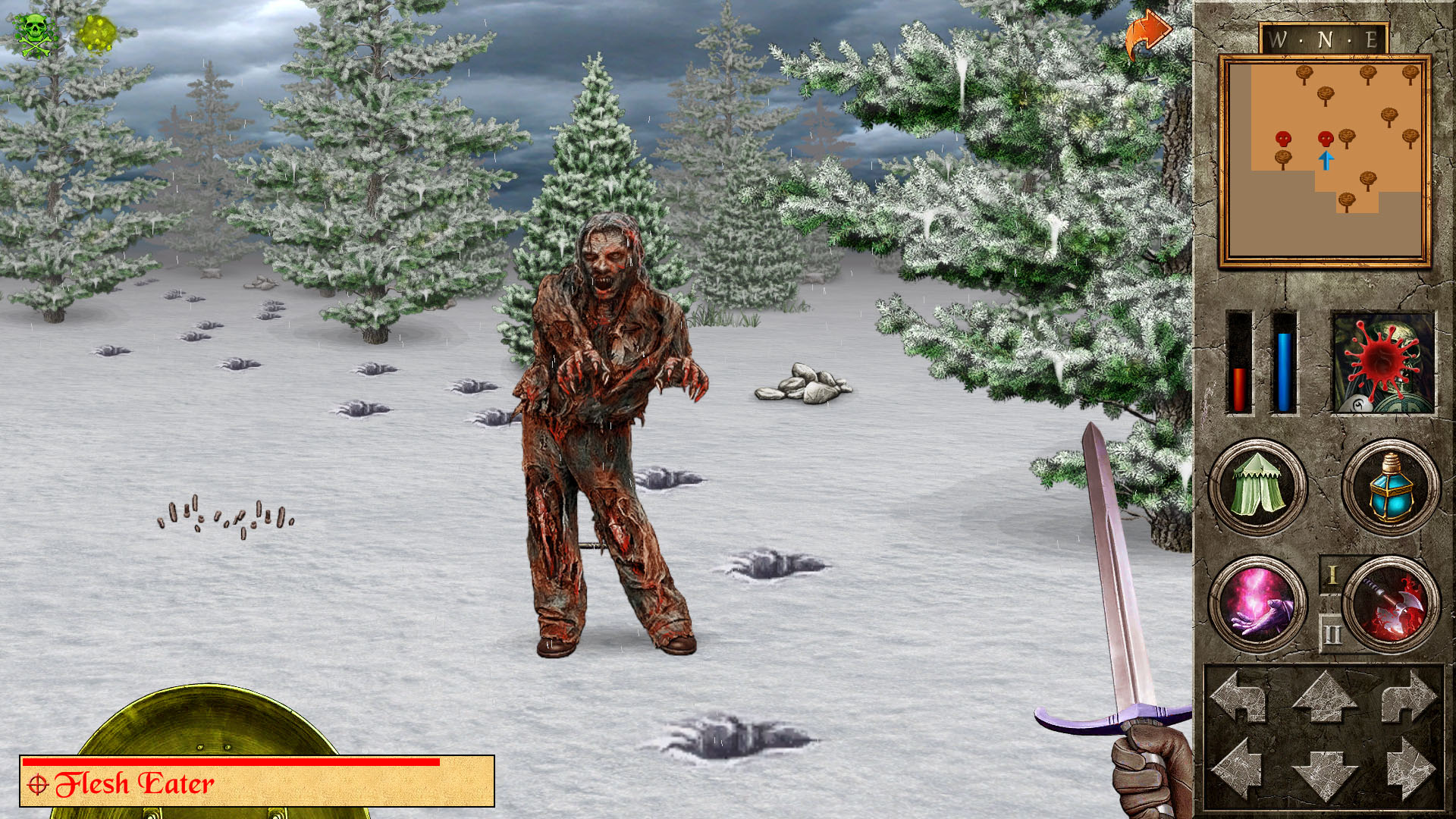The height and width of the screenshot is (819, 1456).
Task: Use the blue potion bottle button
Action: click(x=1390, y=487)
